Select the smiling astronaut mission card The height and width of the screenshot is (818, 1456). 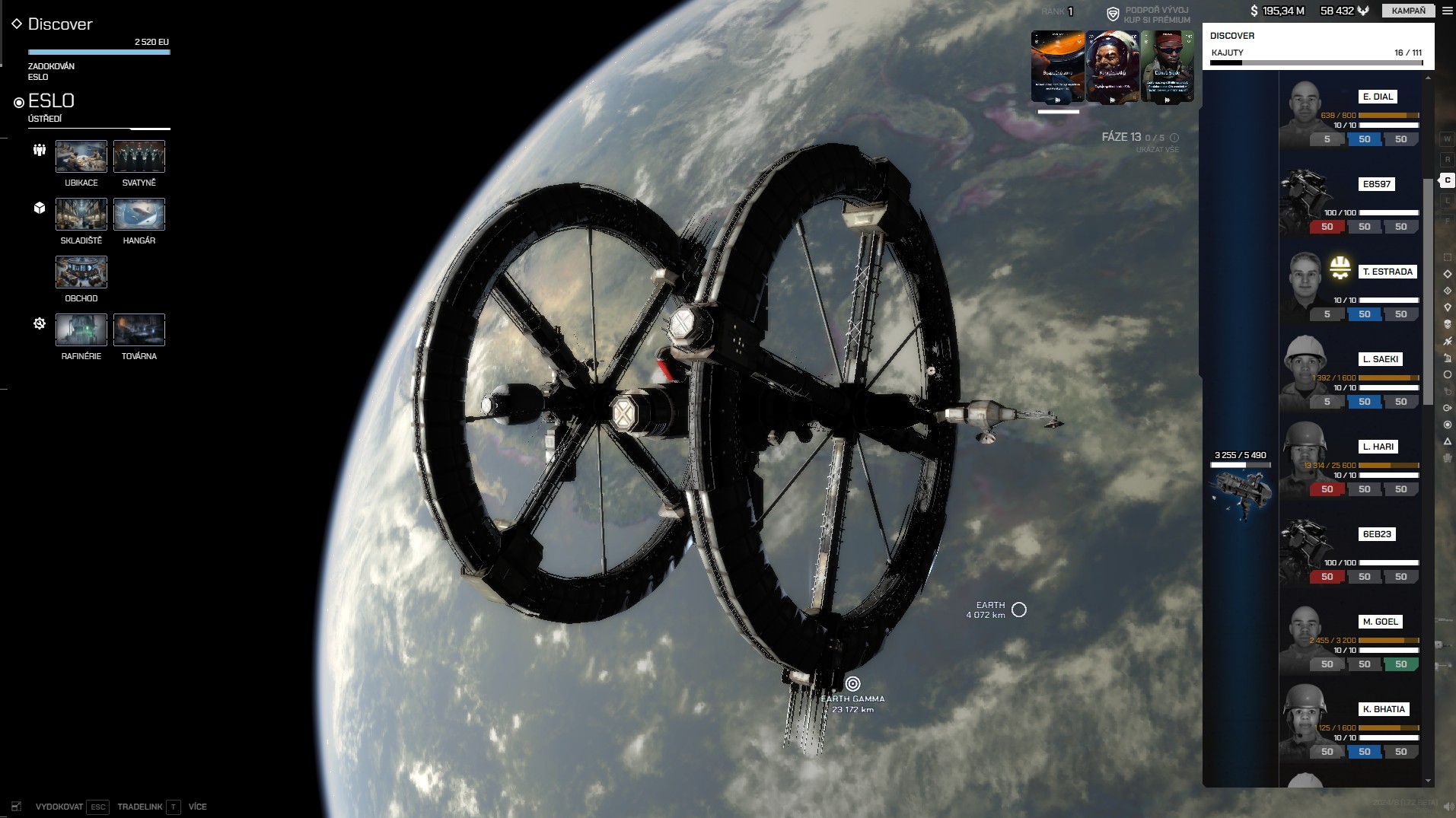[x=1112, y=67]
